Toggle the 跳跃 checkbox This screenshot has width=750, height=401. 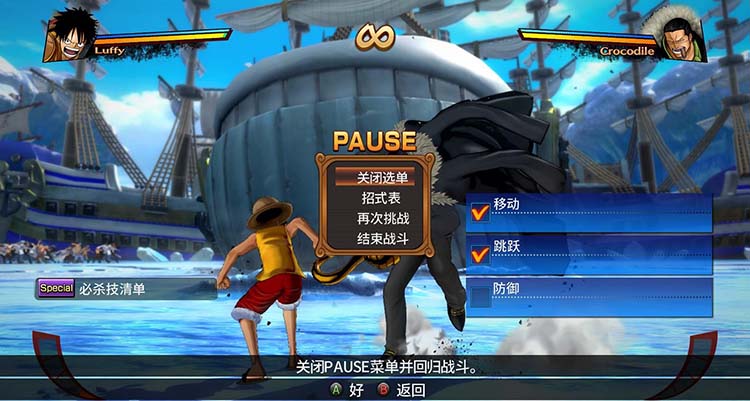480,254
